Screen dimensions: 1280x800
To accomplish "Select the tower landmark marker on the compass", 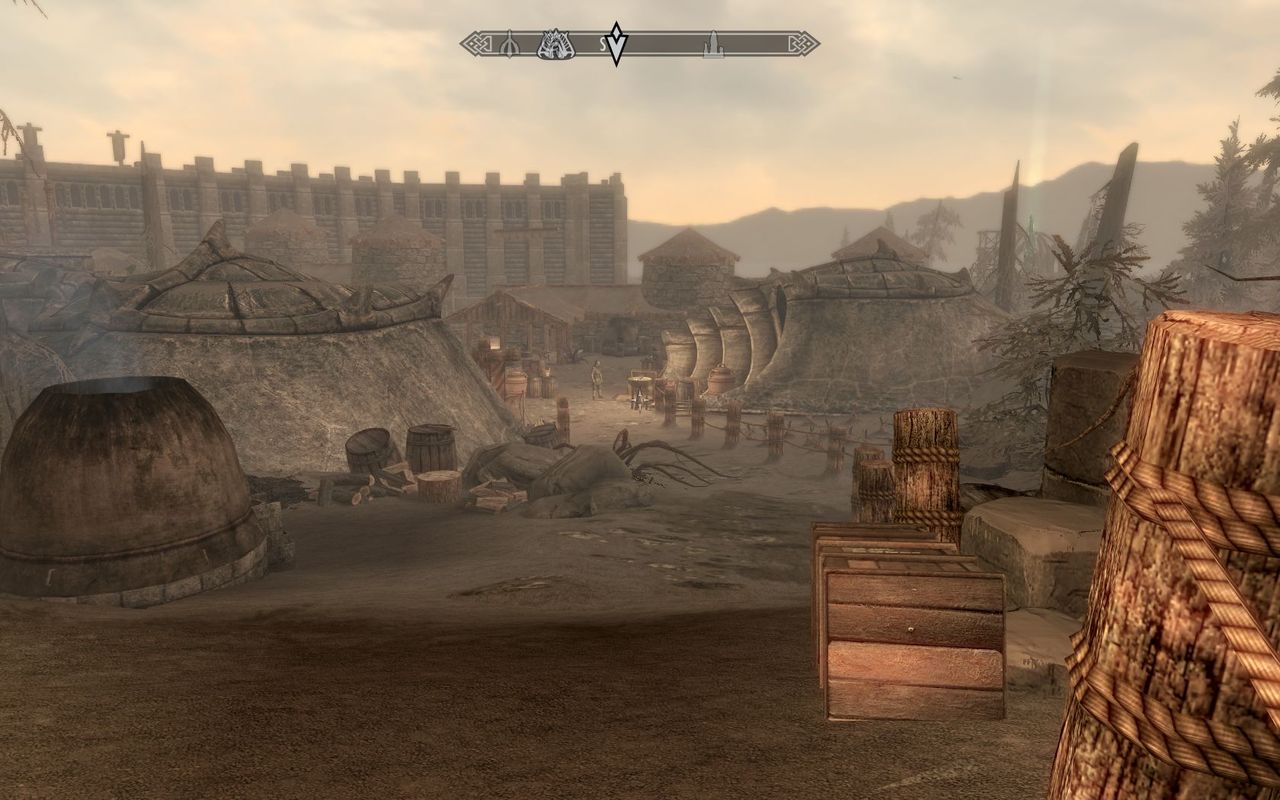I will coord(713,44).
